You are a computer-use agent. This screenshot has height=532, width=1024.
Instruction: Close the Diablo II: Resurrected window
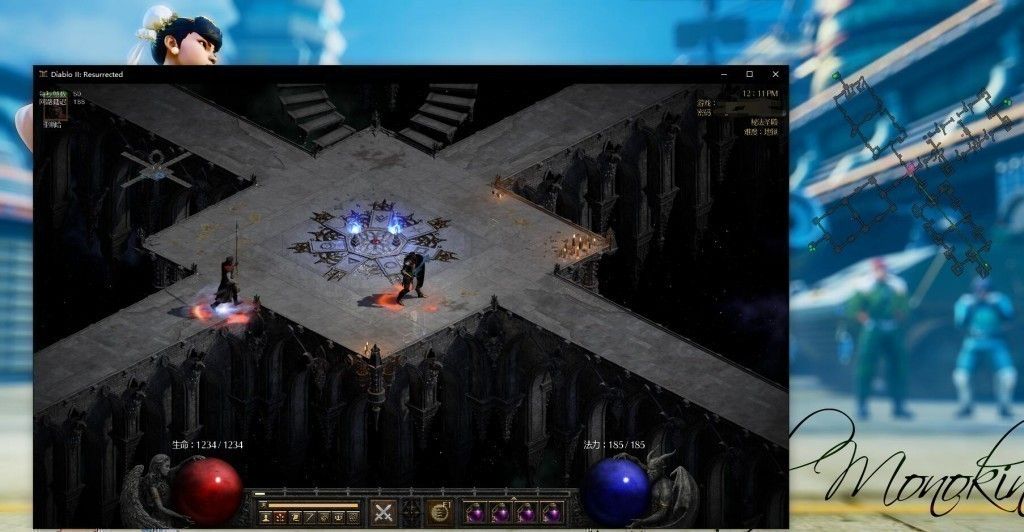click(x=775, y=74)
